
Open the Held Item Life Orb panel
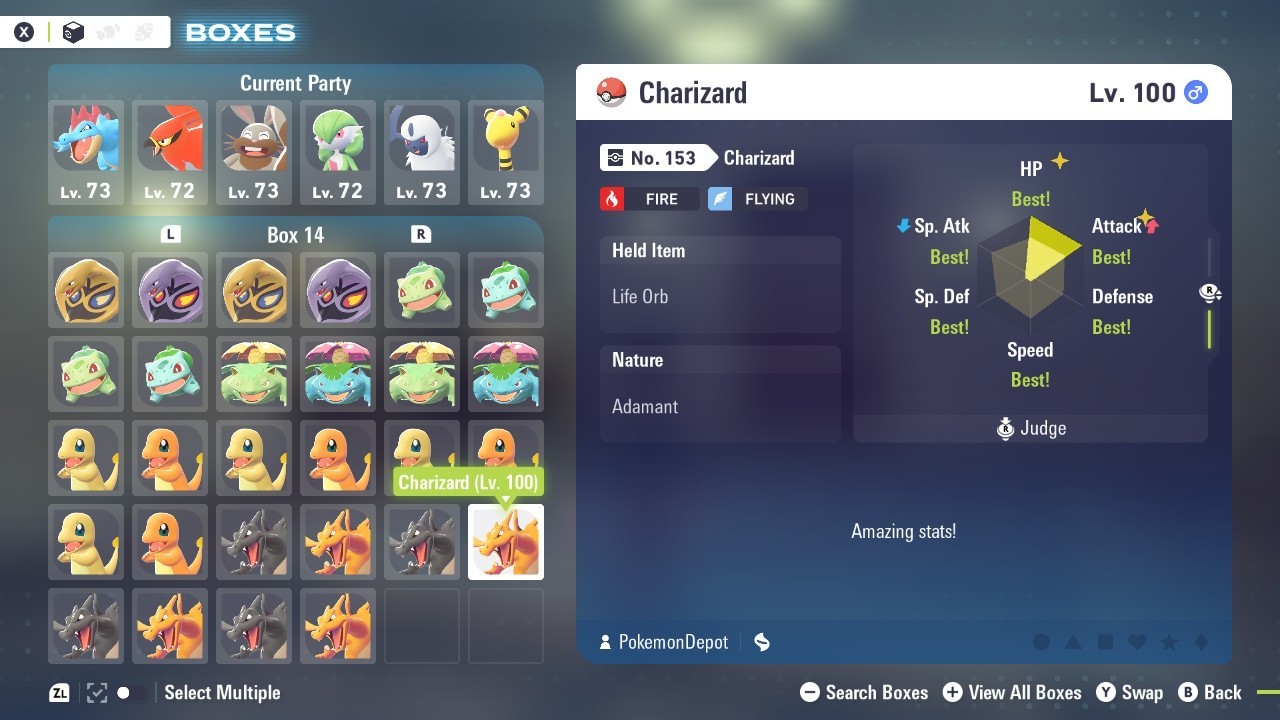(720, 284)
